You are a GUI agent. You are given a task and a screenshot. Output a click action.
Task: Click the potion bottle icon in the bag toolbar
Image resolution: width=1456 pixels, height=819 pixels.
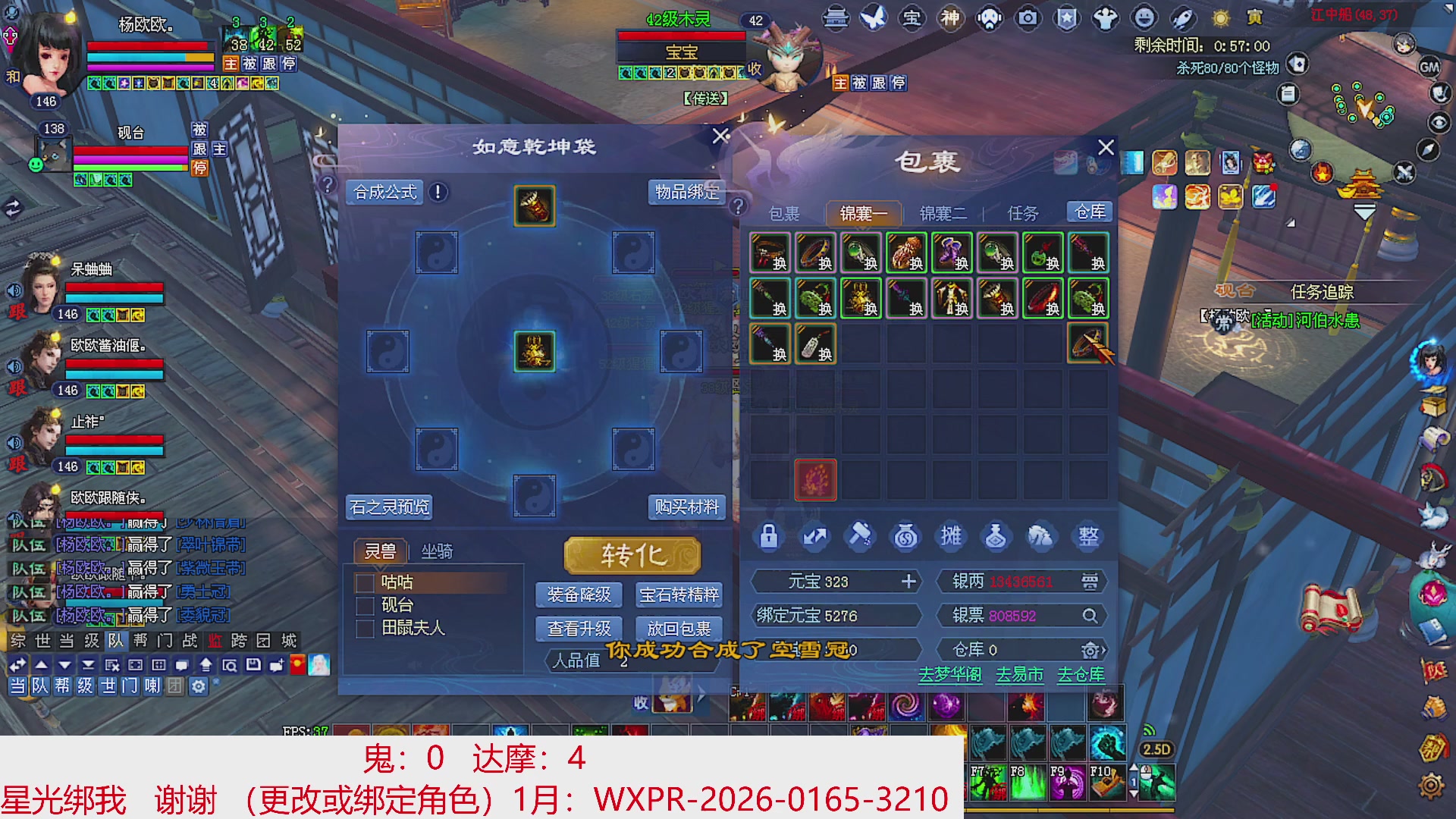tap(996, 536)
